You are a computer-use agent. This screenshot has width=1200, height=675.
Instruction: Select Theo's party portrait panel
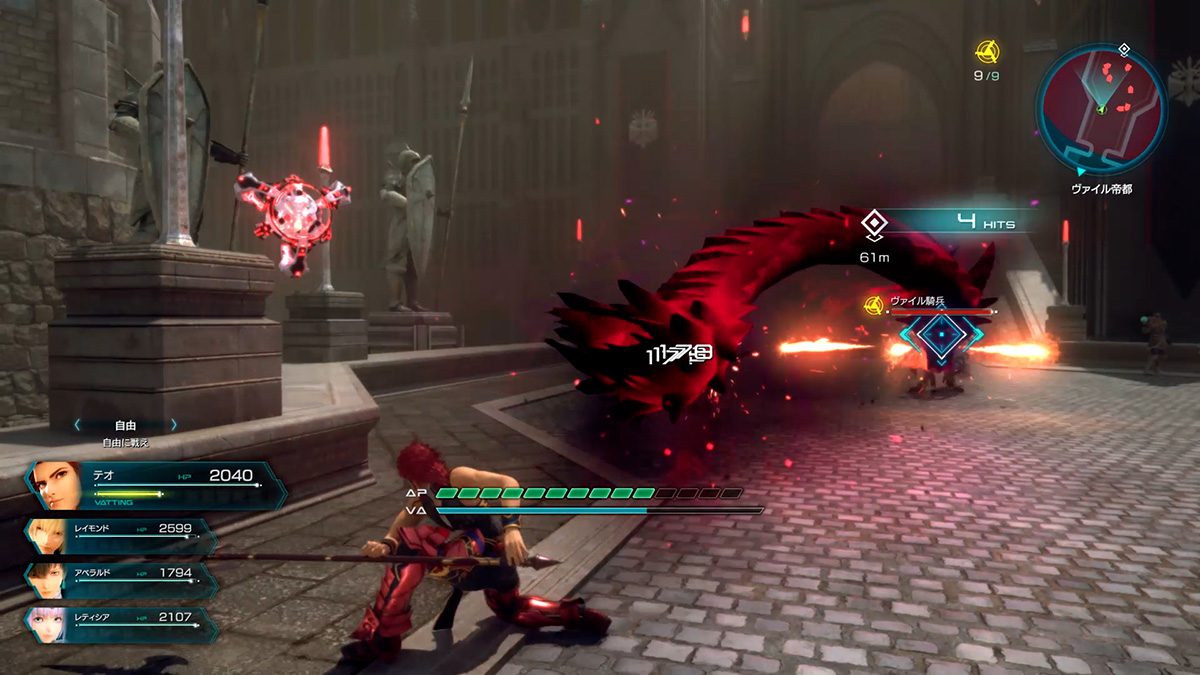(150, 485)
